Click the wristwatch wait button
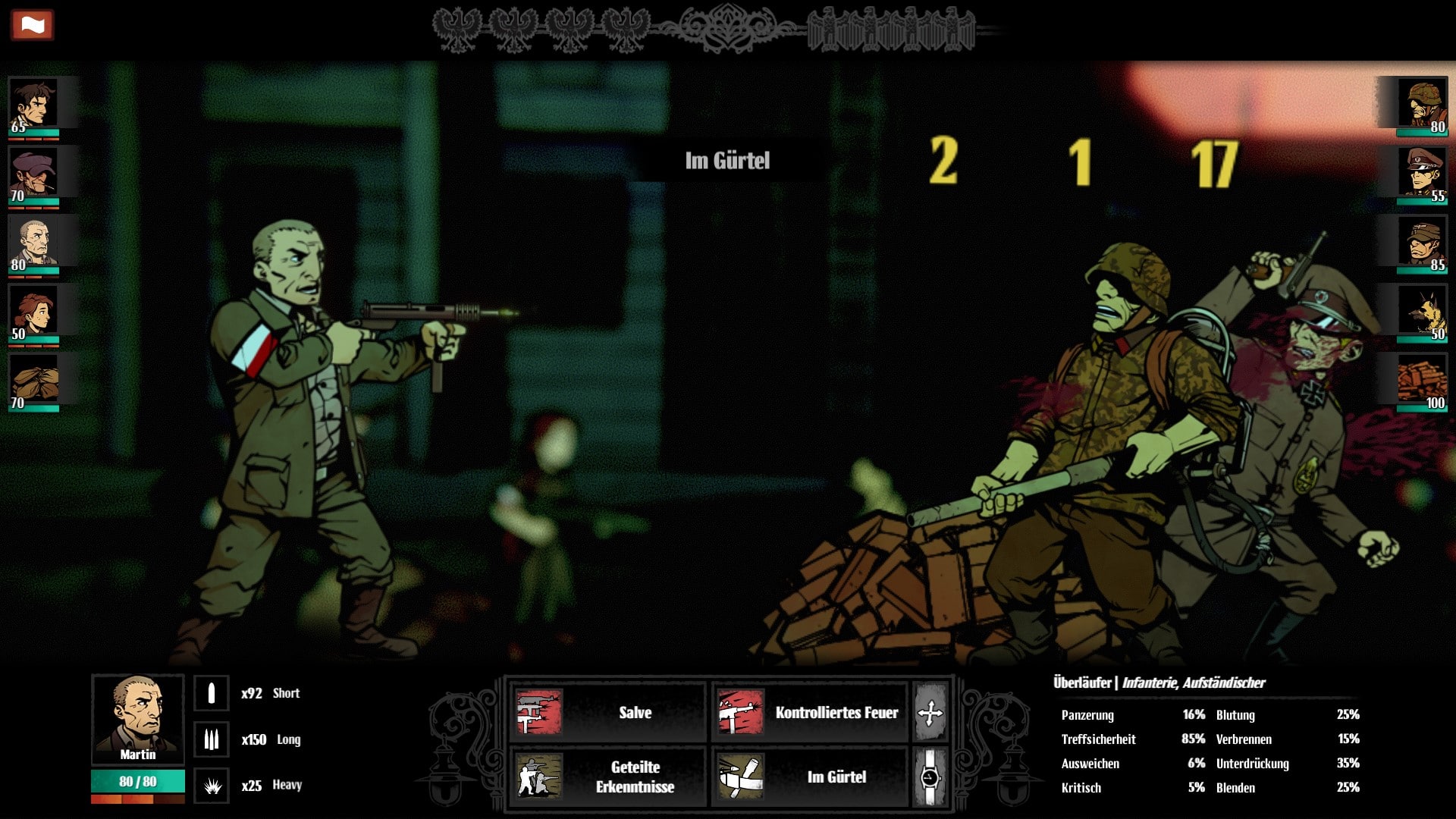The height and width of the screenshot is (819, 1456). (x=930, y=777)
